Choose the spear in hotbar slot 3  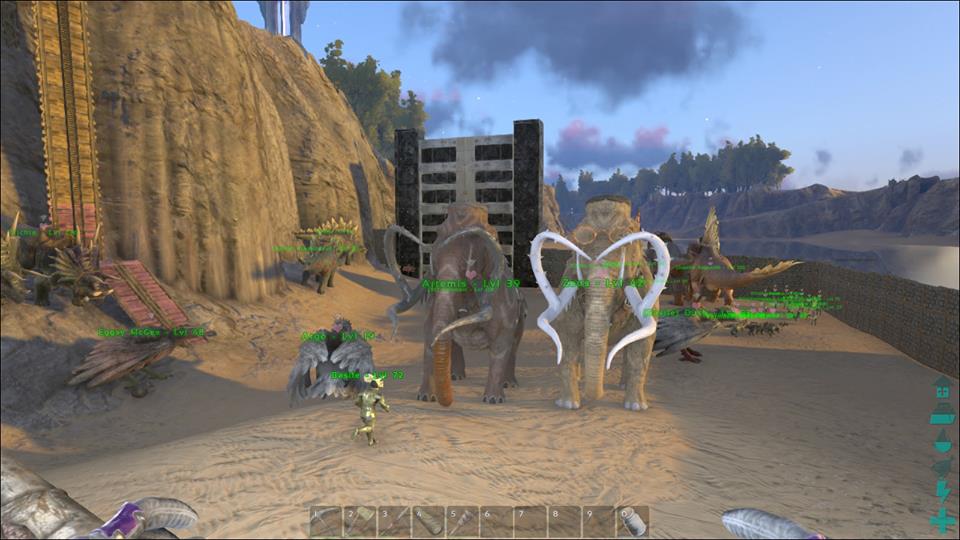(394, 521)
